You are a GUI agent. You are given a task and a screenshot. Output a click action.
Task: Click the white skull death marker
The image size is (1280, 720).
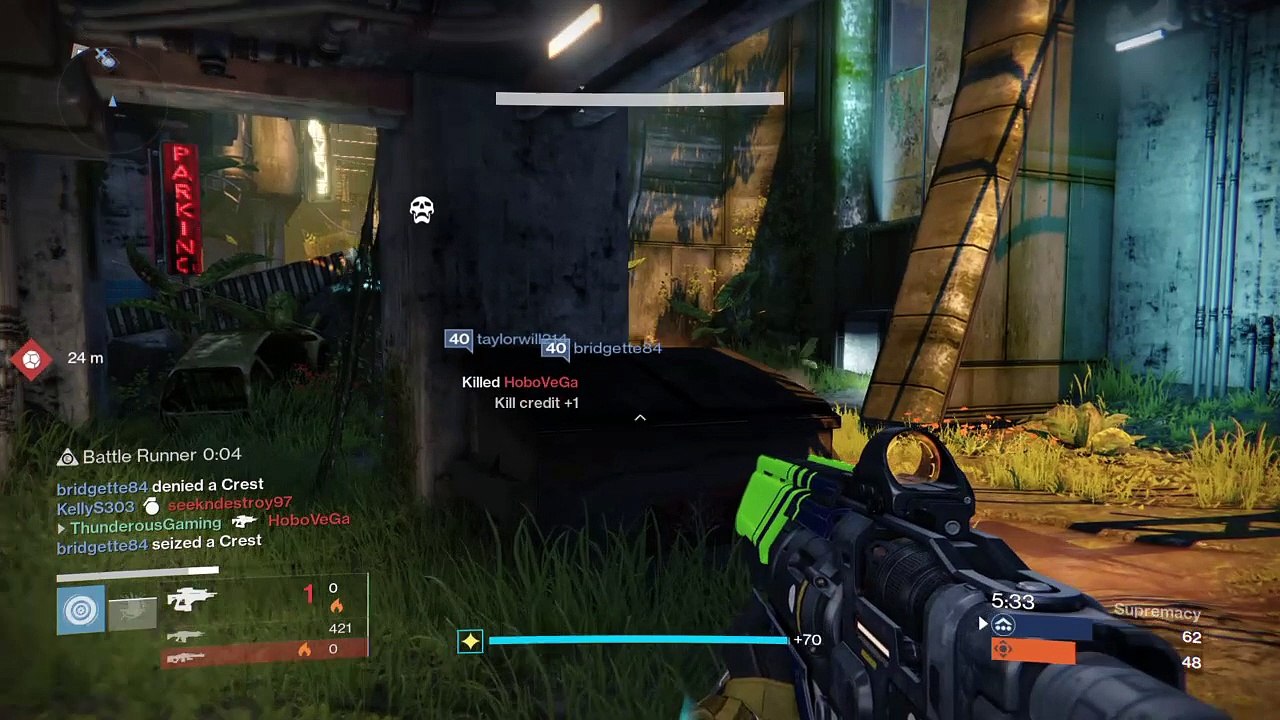point(422,210)
